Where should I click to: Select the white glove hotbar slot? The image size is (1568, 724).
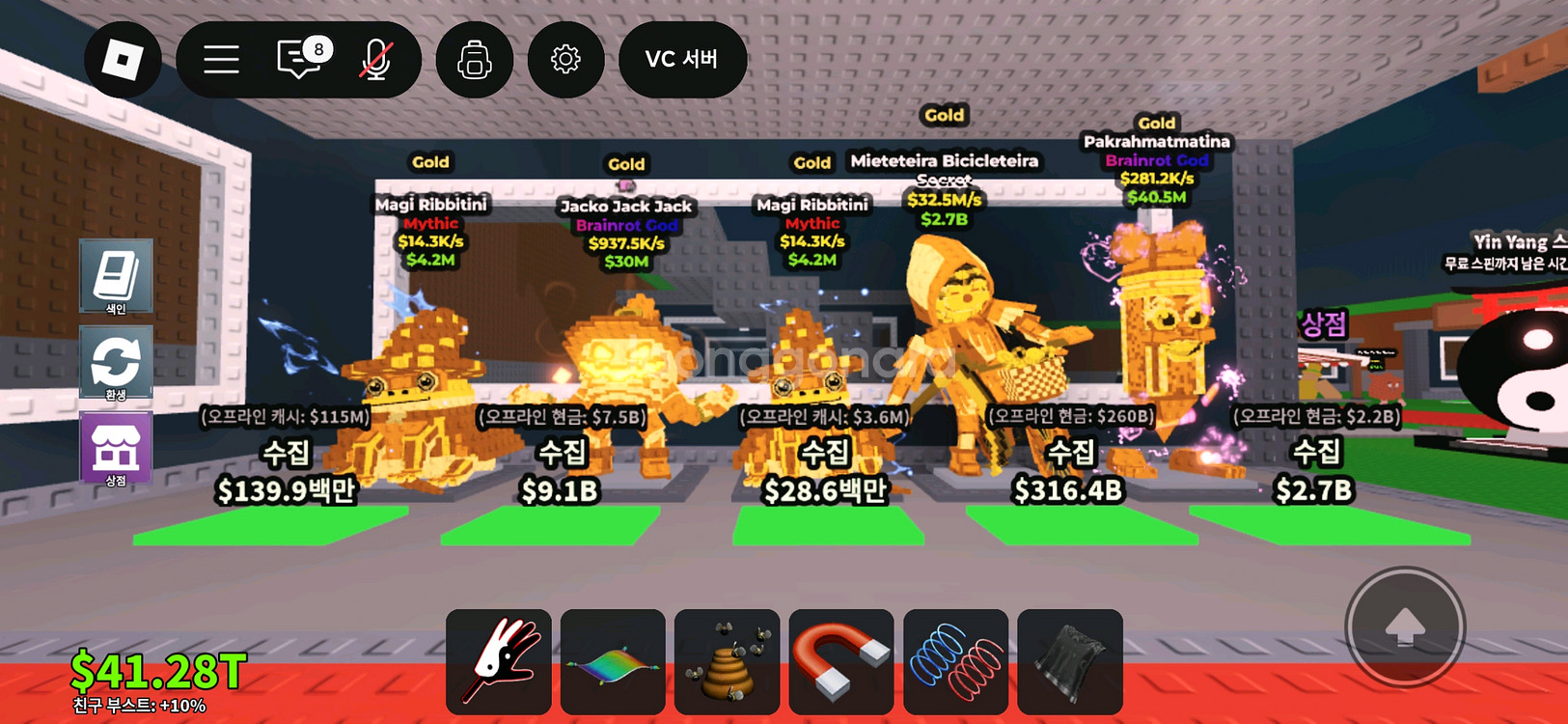499,661
